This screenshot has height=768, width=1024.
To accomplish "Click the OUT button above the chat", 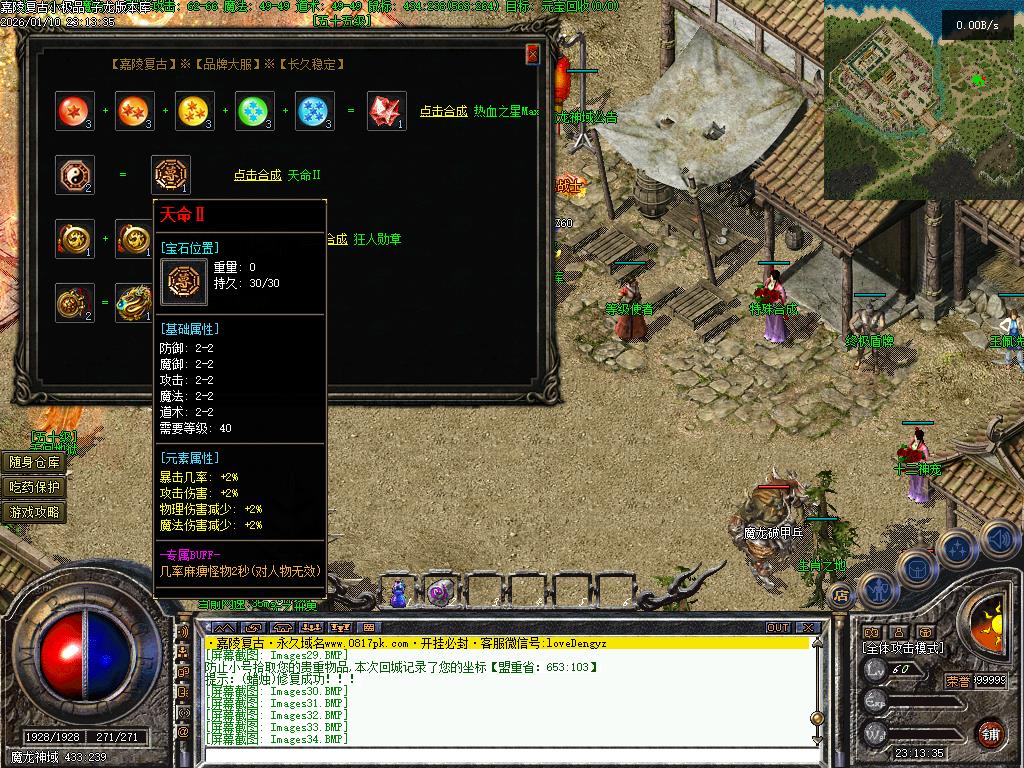I will click(x=777, y=628).
